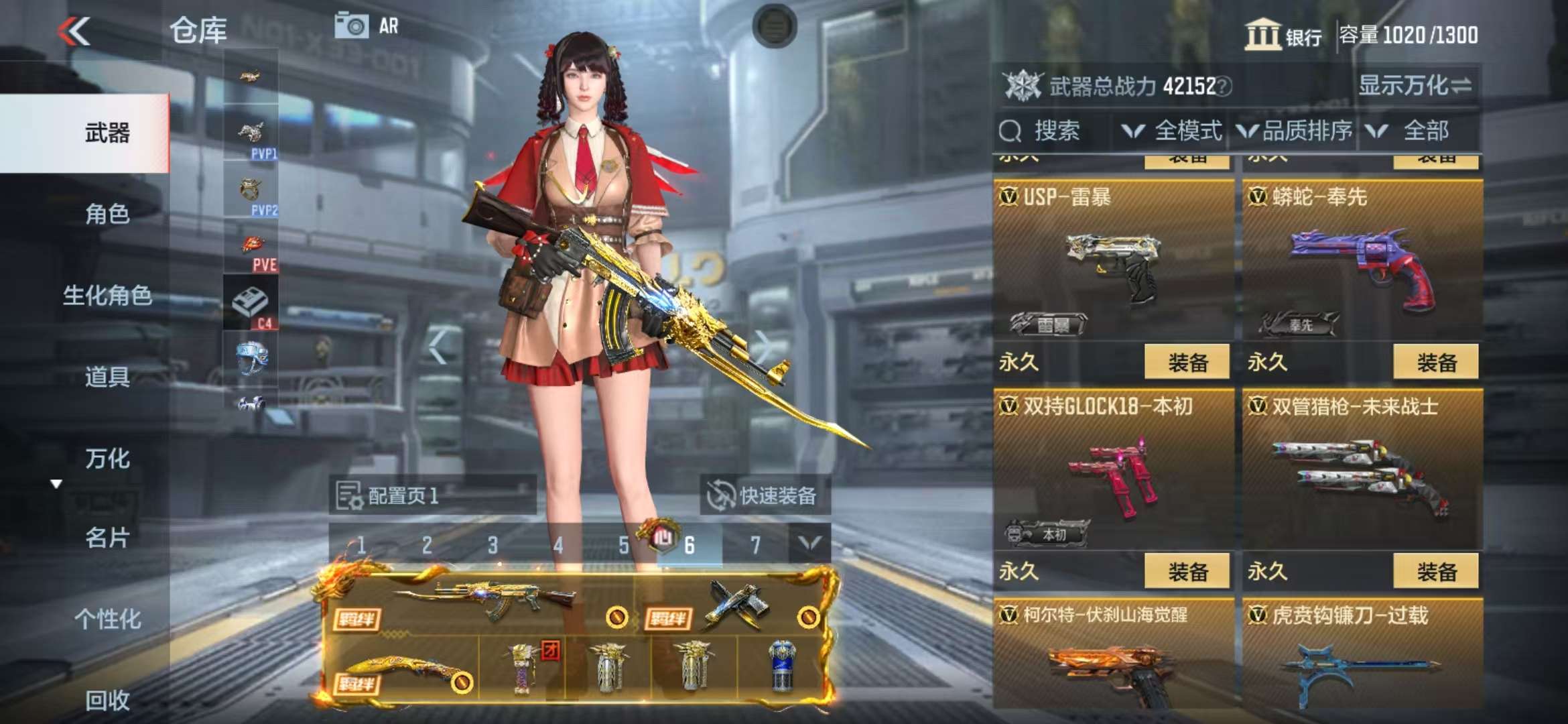Go back using the red arrow
This screenshot has height=724, width=1568.
(74, 32)
